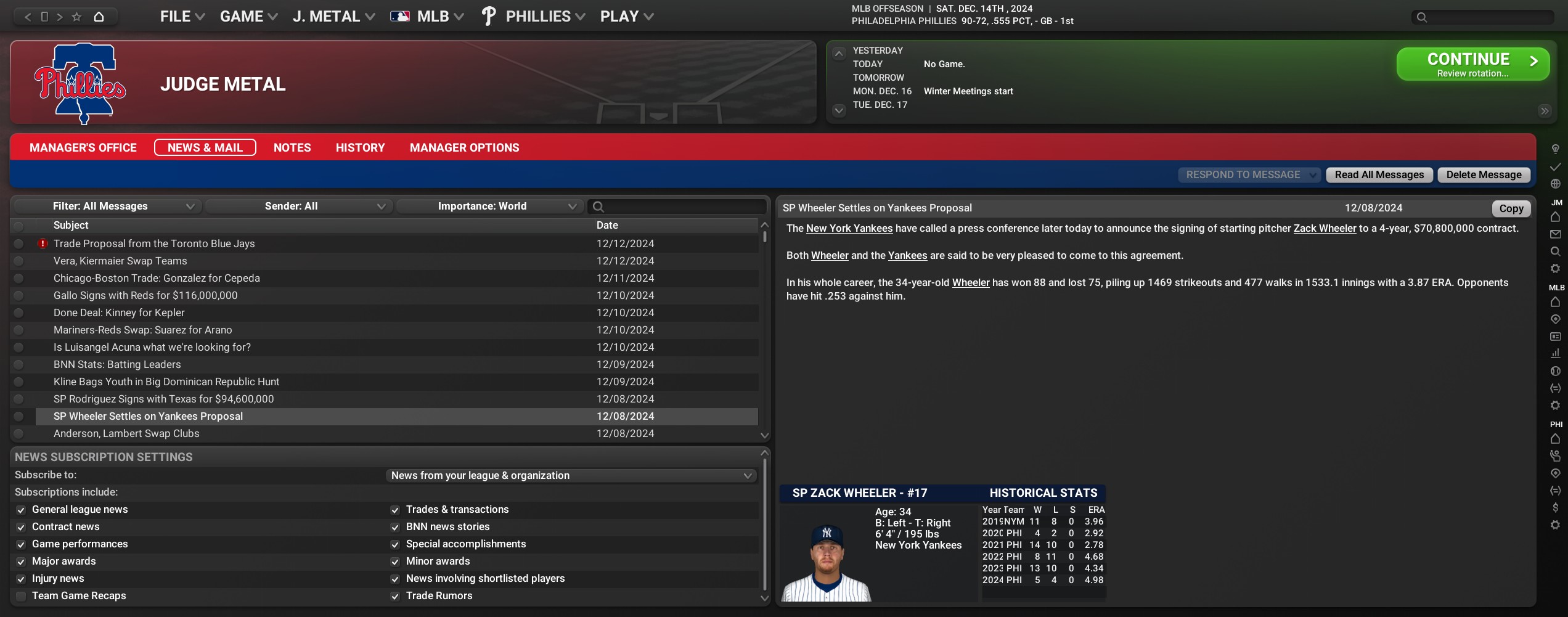Click the home icon in top navigation
Image resolution: width=1568 pixels, height=617 pixels.
(99, 17)
